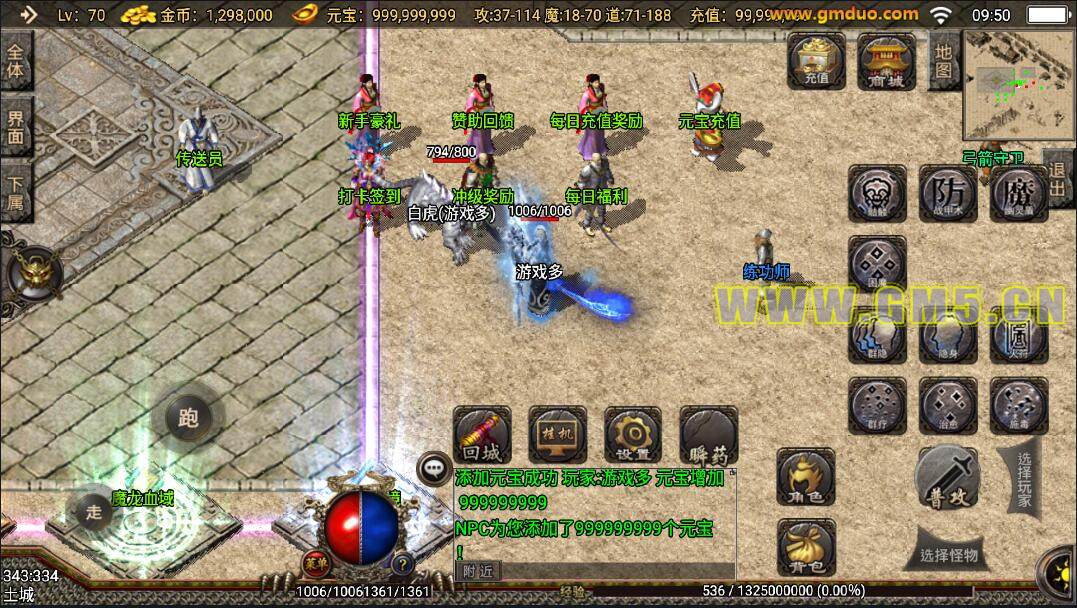The width and height of the screenshot is (1077, 608).
Task: Activate the 防 armor defense skill
Action: (947, 192)
